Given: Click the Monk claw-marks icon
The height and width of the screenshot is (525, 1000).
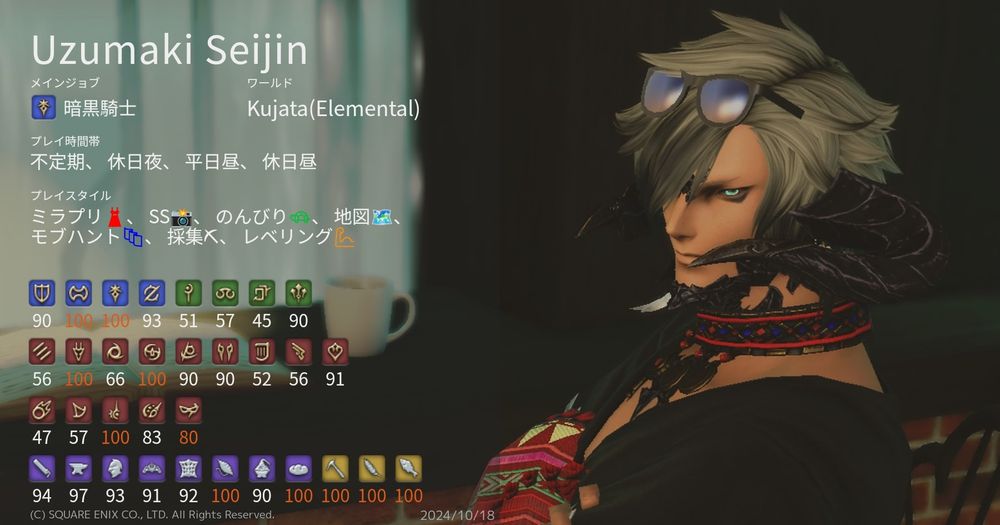Looking at the screenshot, I should tap(43, 351).
